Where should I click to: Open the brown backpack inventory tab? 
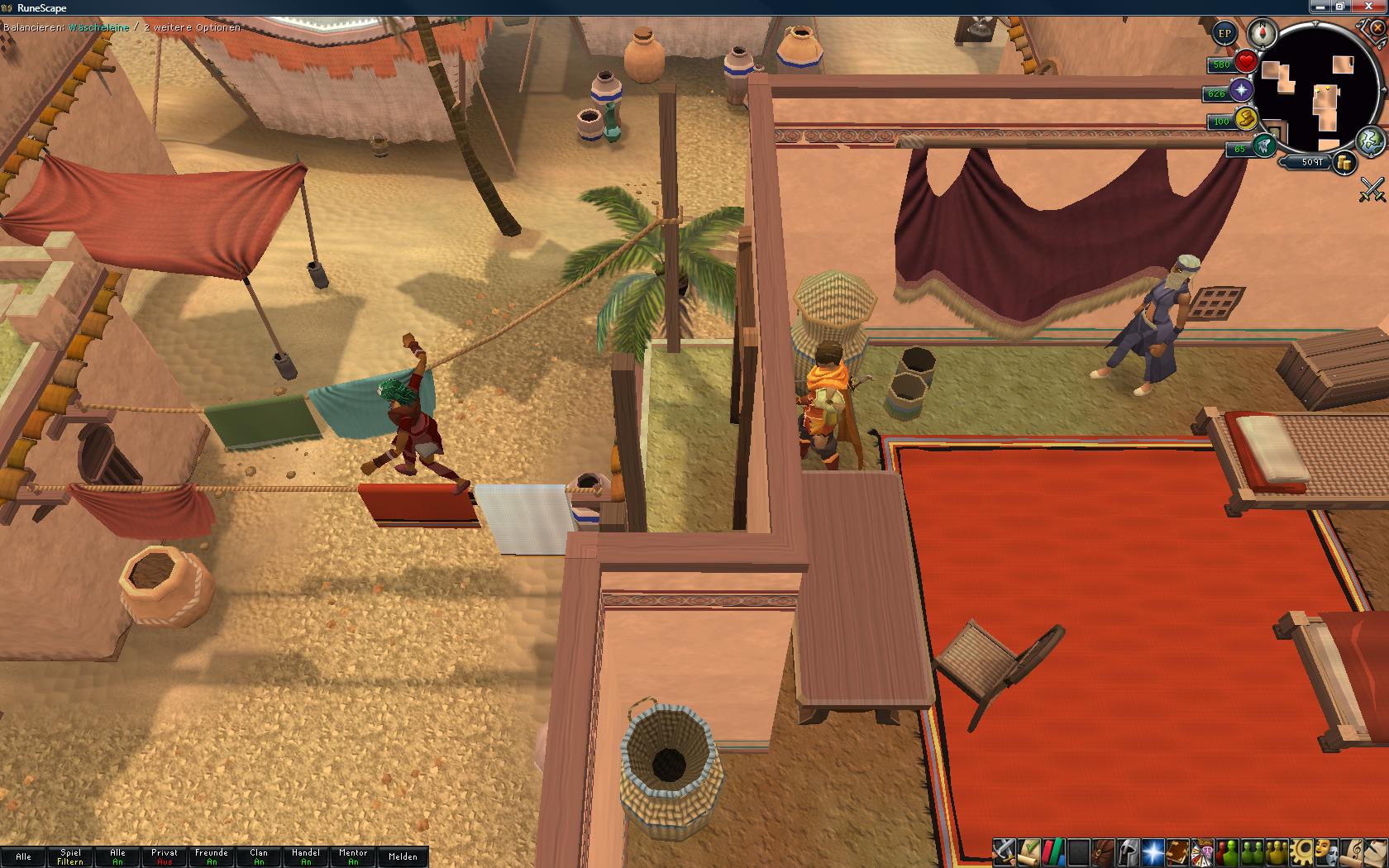tap(1103, 851)
